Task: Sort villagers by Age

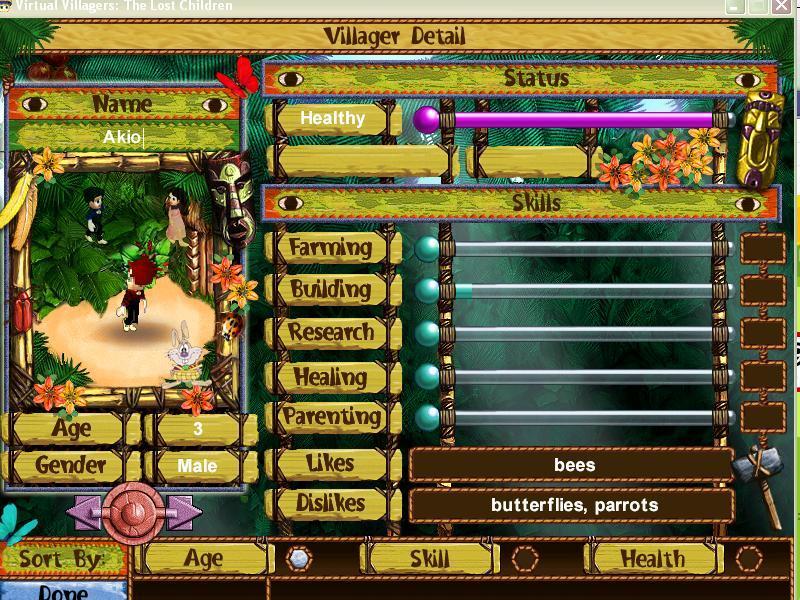Action: pos(298,559)
